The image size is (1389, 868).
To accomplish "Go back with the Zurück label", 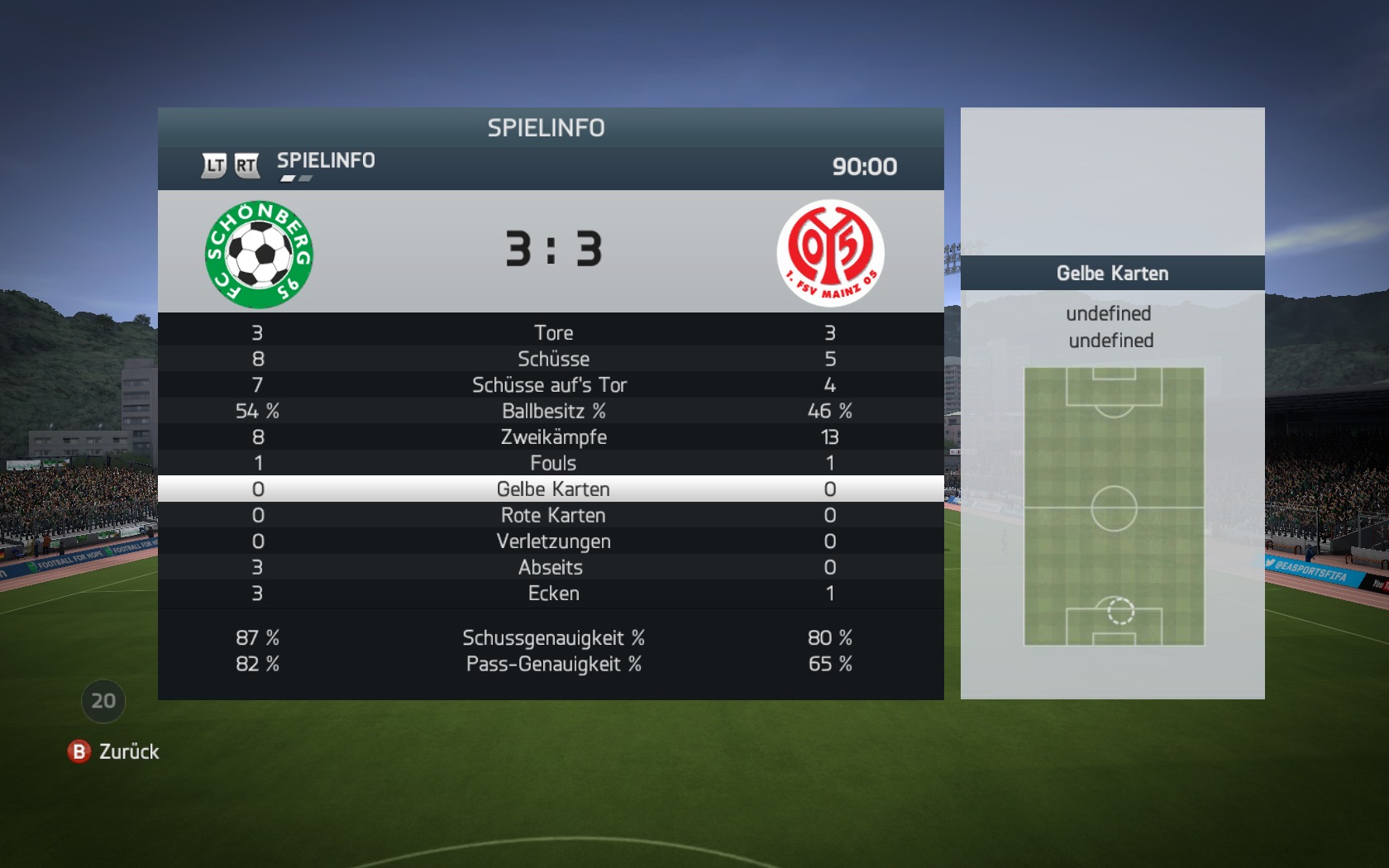I will point(128,751).
